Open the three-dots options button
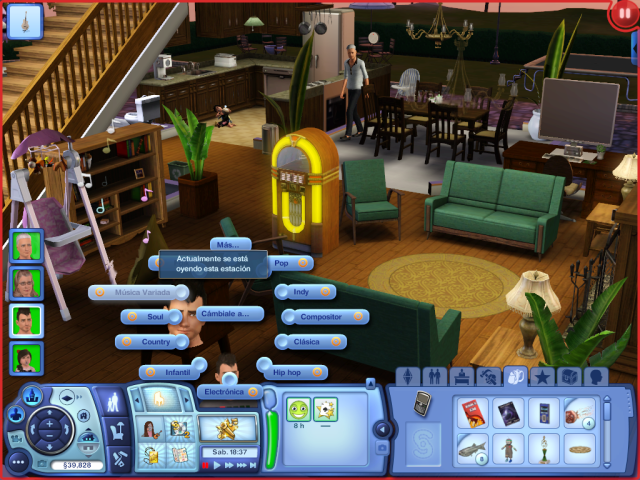This screenshot has width=640, height=480. click(17, 462)
